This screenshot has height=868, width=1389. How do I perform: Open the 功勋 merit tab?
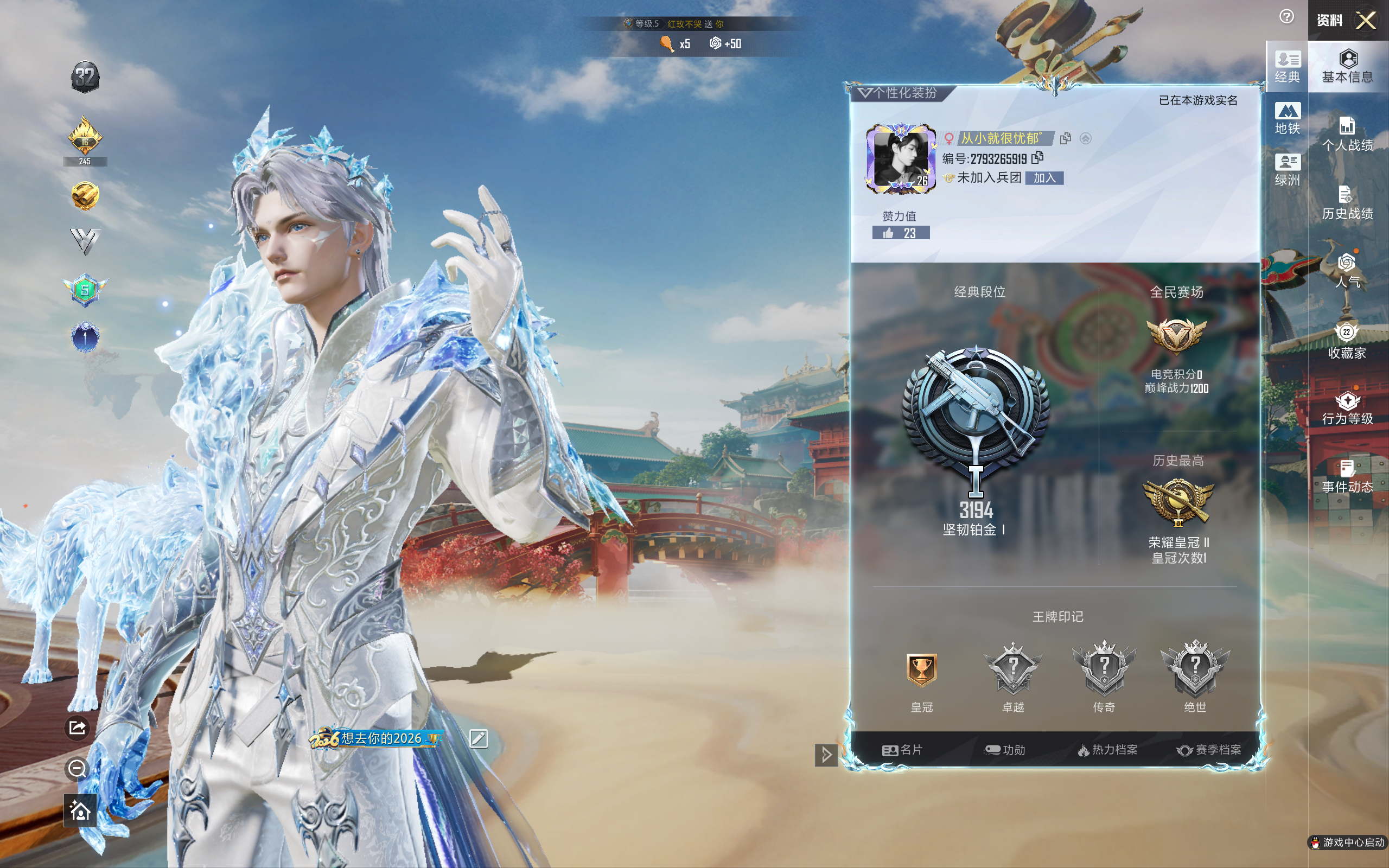click(x=1004, y=750)
